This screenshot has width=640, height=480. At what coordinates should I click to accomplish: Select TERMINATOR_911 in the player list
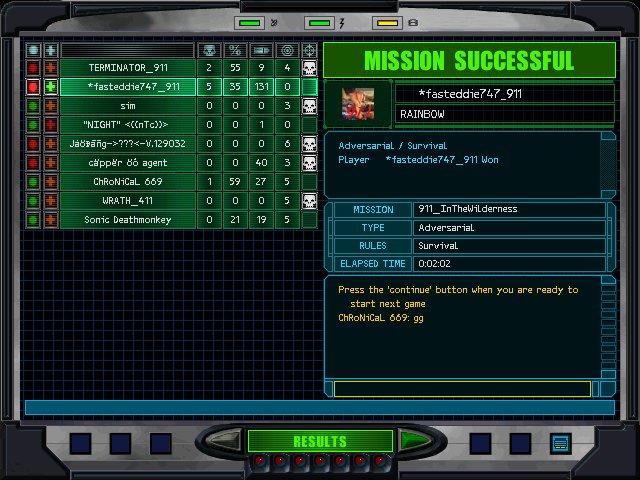click(x=127, y=68)
